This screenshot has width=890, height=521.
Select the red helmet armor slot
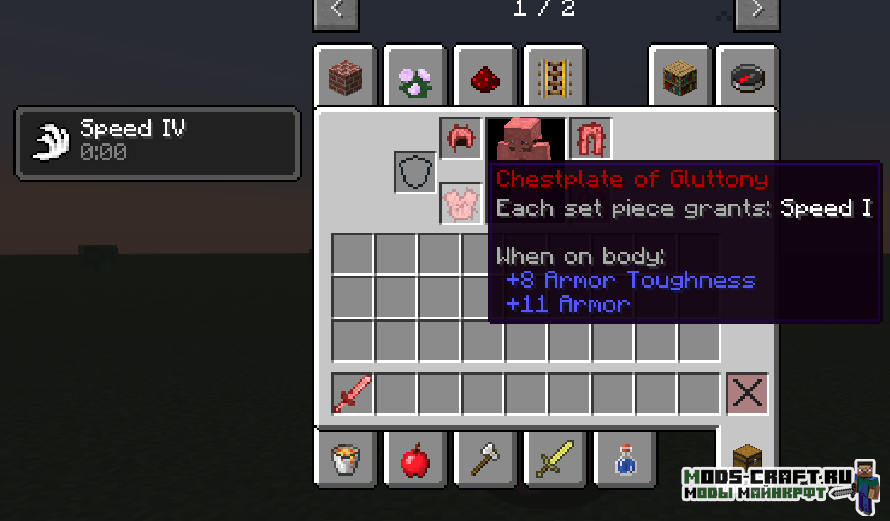460,139
